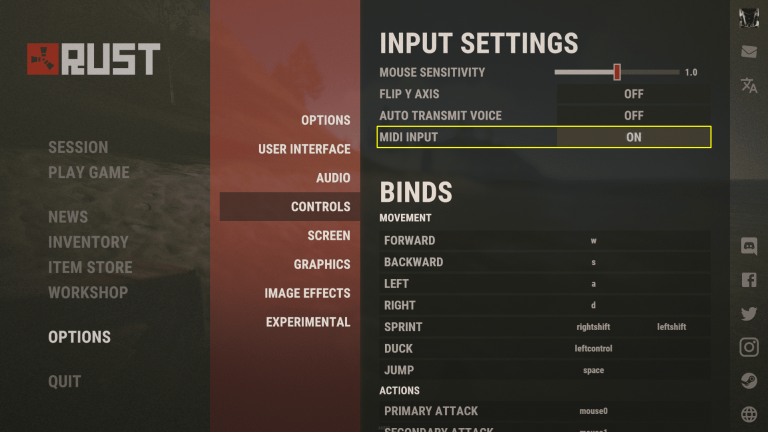Open the Play Game menu
The height and width of the screenshot is (432, 768).
click(x=88, y=172)
